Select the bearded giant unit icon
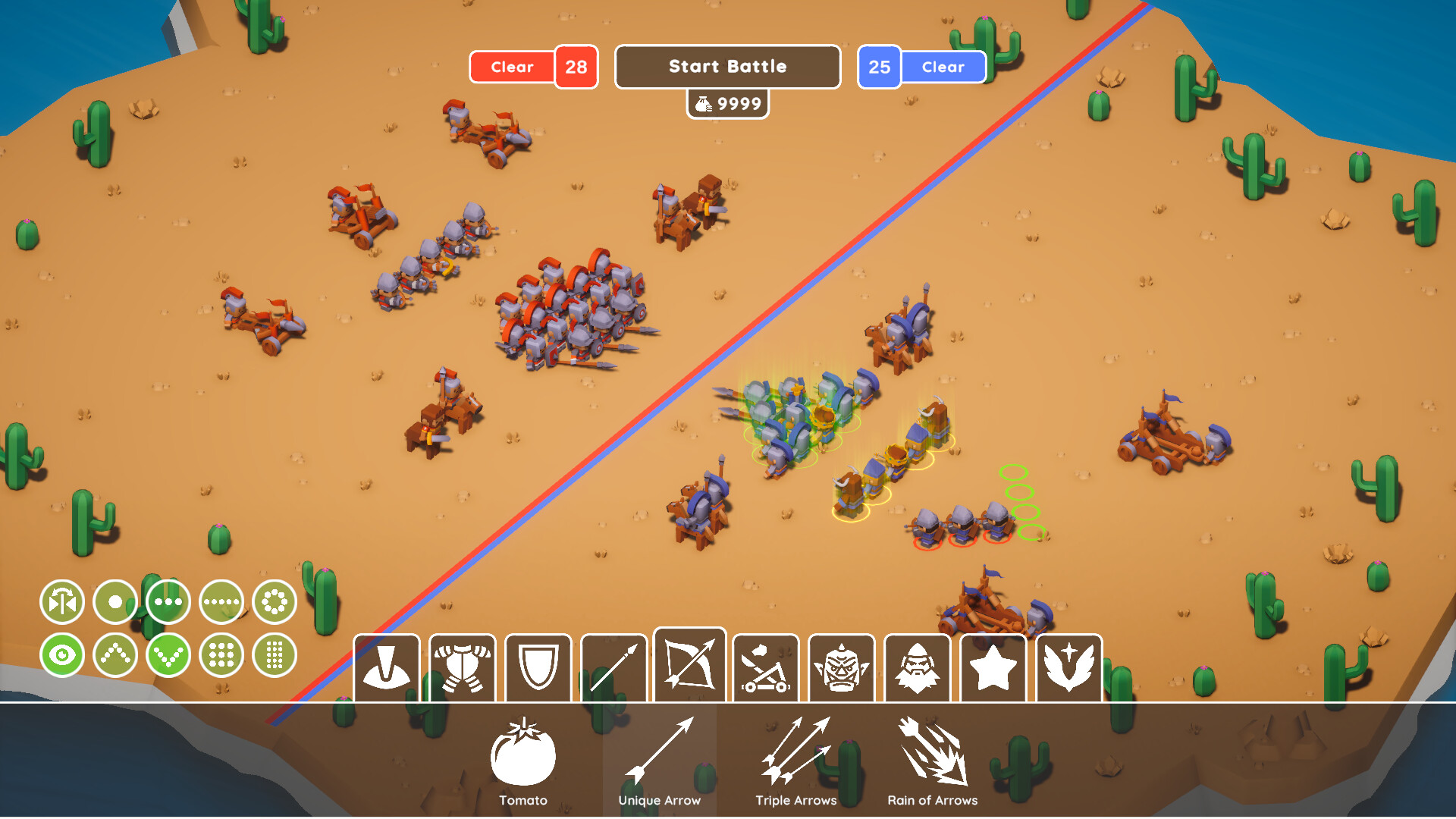 (917, 667)
